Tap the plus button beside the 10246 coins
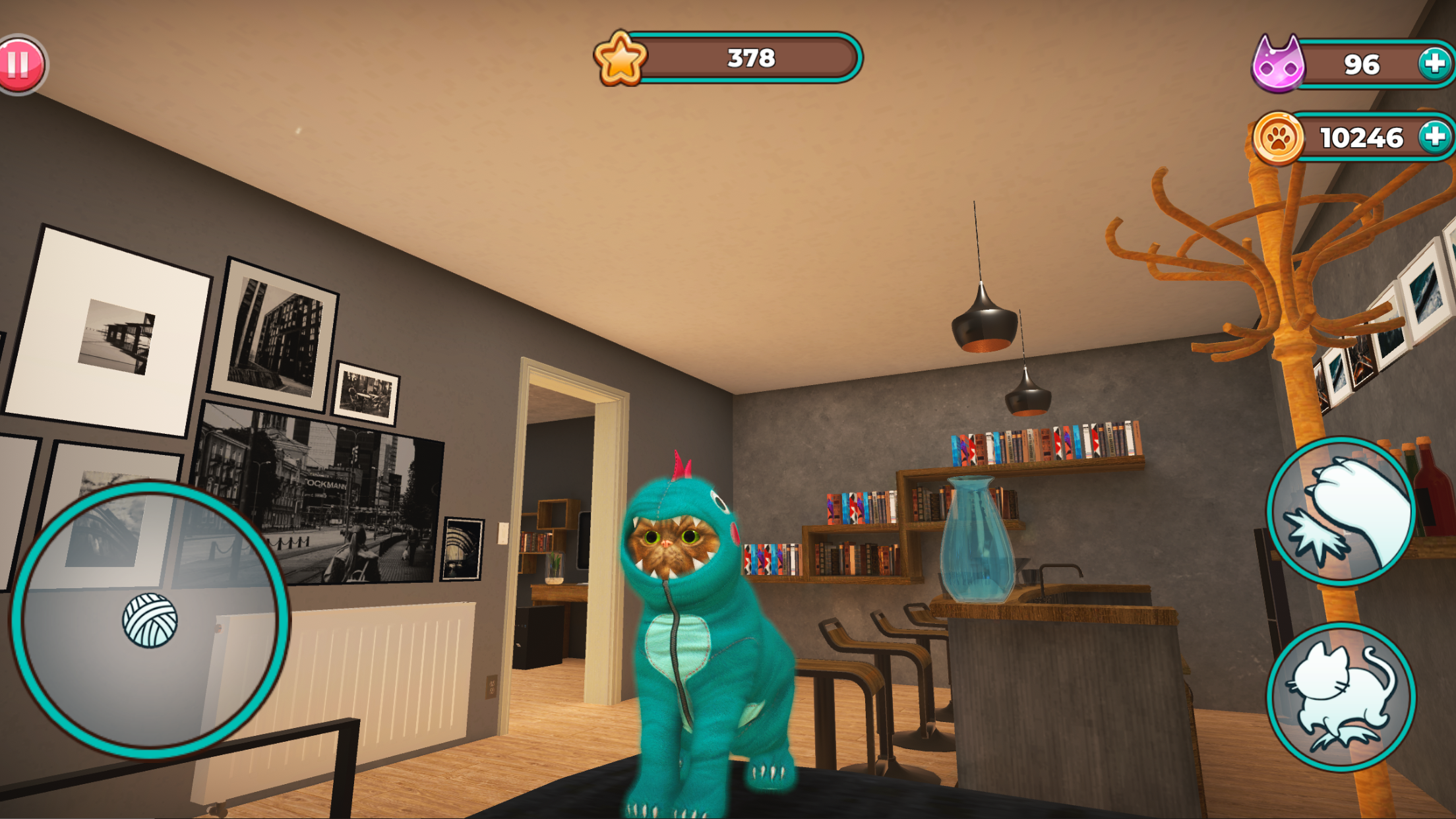 point(1432,137)
